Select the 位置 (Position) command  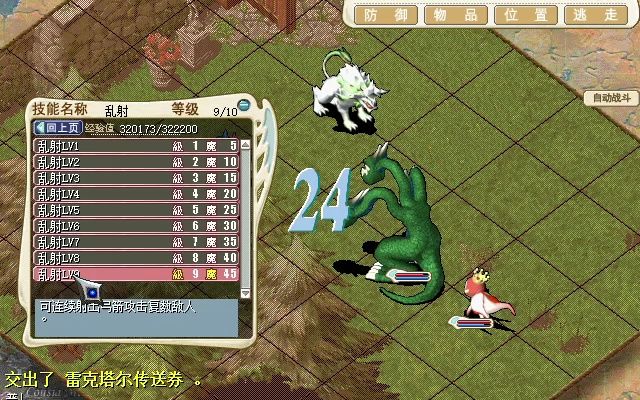point(526,15)
